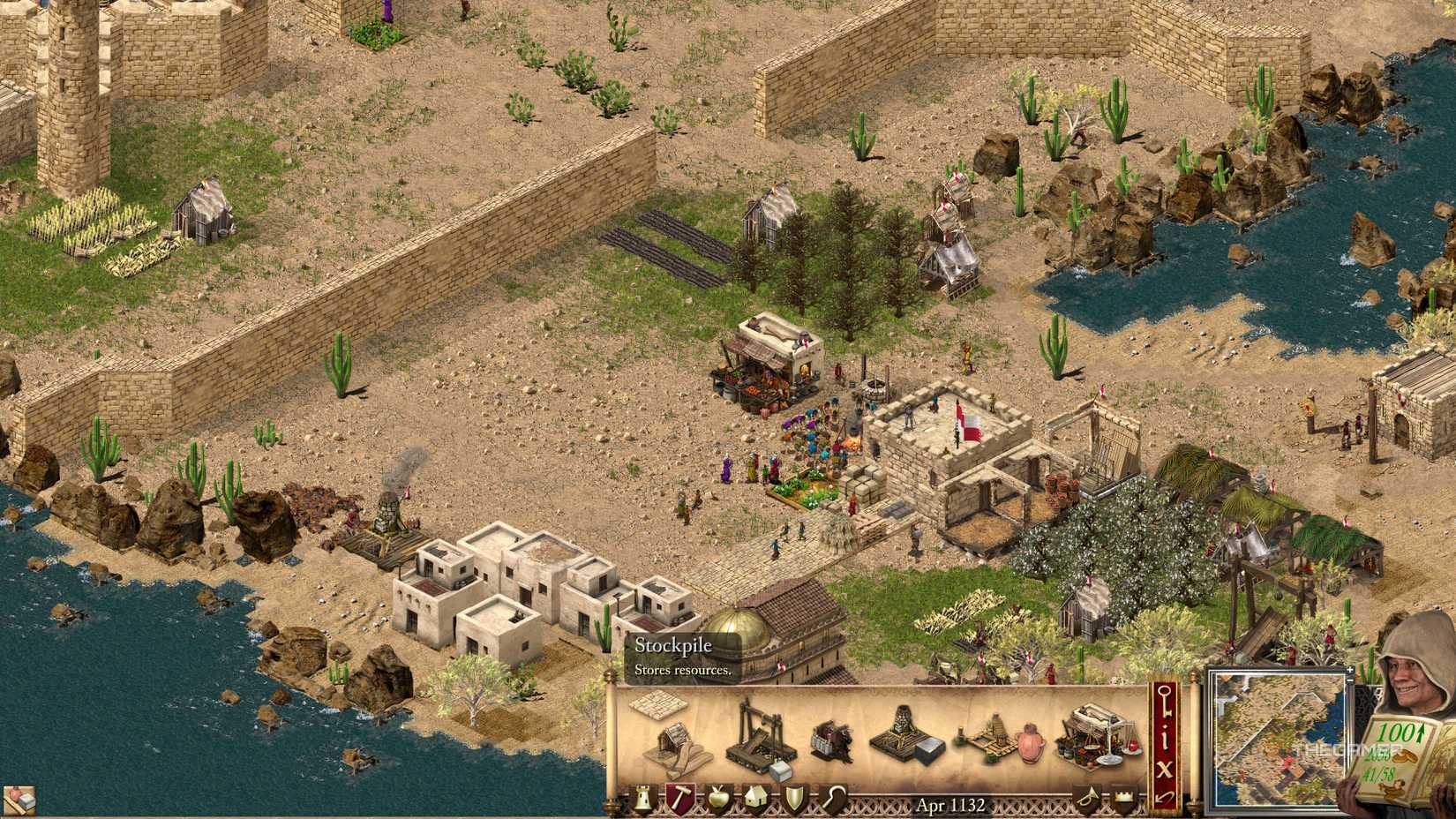Switch to the food buildings apple tab

click(x=718, y=799)
